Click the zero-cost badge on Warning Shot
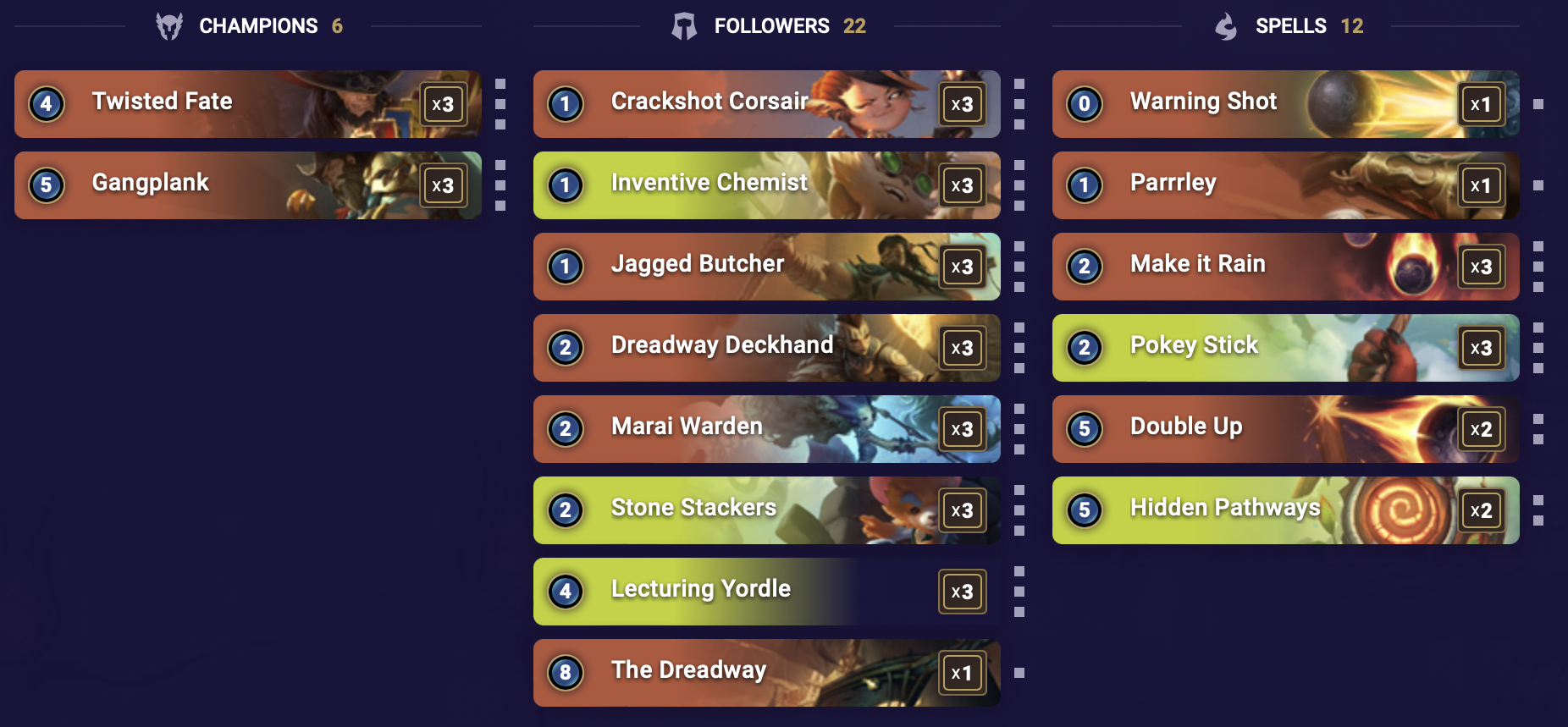1568x727 pixels. (1085, 104)
